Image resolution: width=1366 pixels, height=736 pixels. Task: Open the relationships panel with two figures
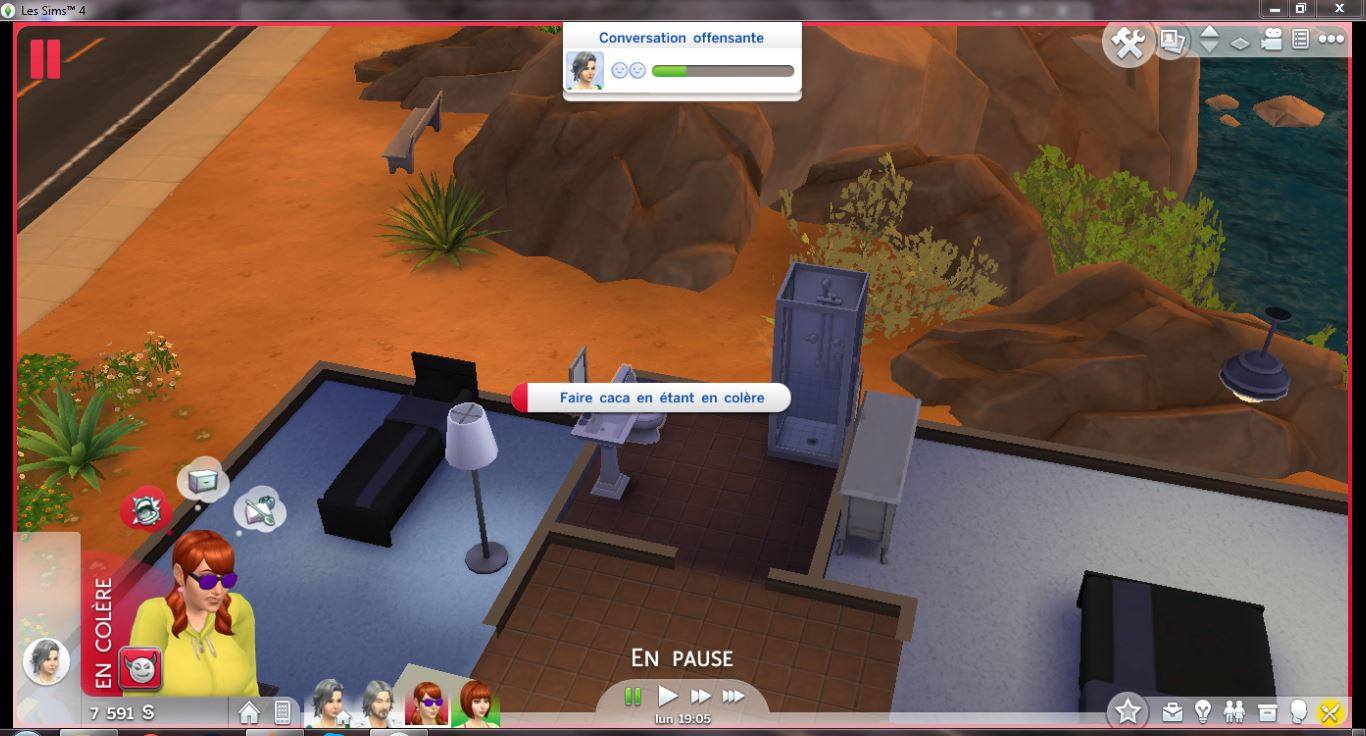[x=1235, y=712]
